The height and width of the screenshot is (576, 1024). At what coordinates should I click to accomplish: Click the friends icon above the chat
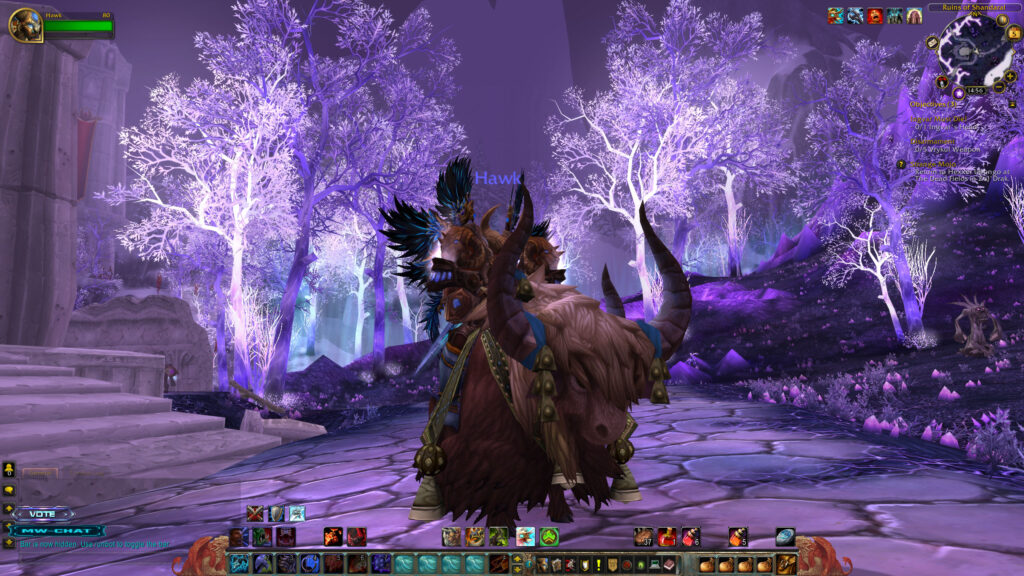[x=9, y=468]
